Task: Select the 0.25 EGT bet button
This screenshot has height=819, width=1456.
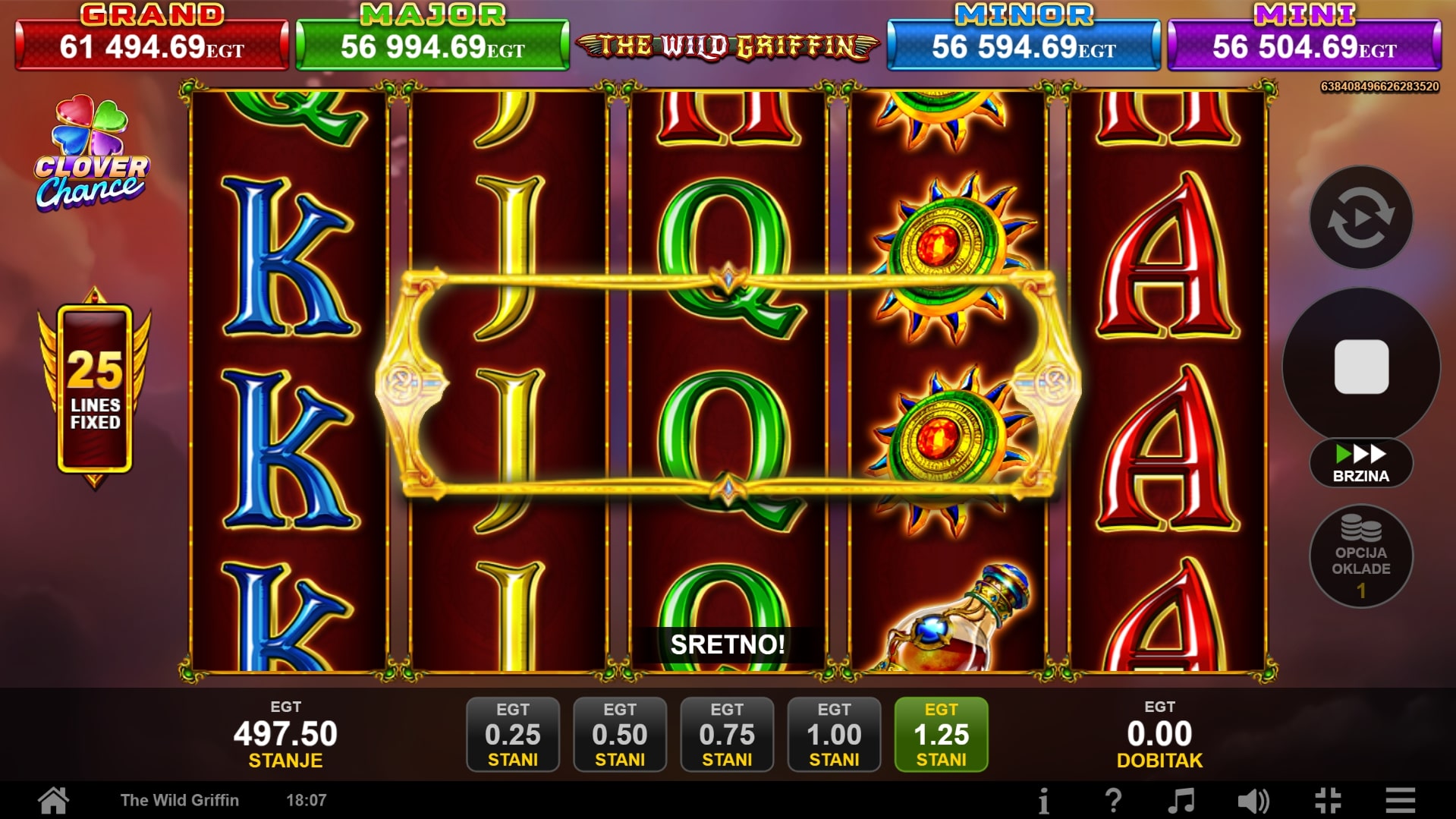Action: point(513,734)
